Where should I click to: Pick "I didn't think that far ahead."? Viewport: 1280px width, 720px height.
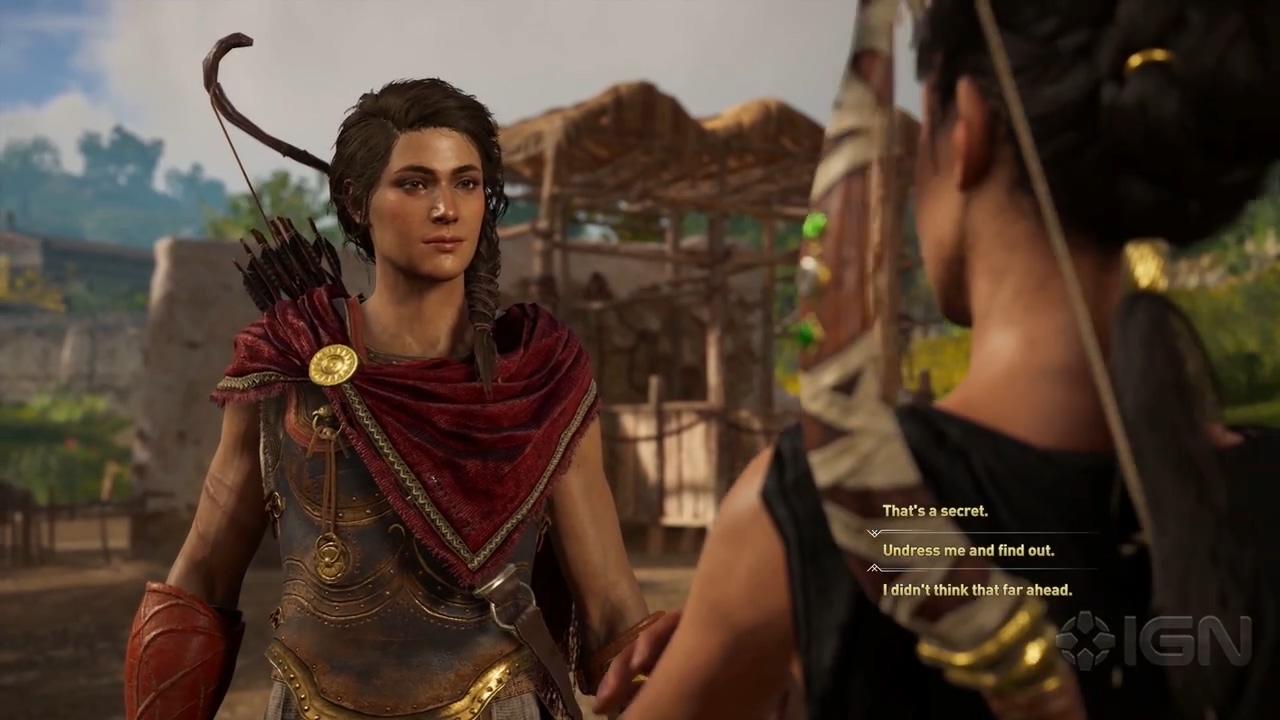(976, 590)
